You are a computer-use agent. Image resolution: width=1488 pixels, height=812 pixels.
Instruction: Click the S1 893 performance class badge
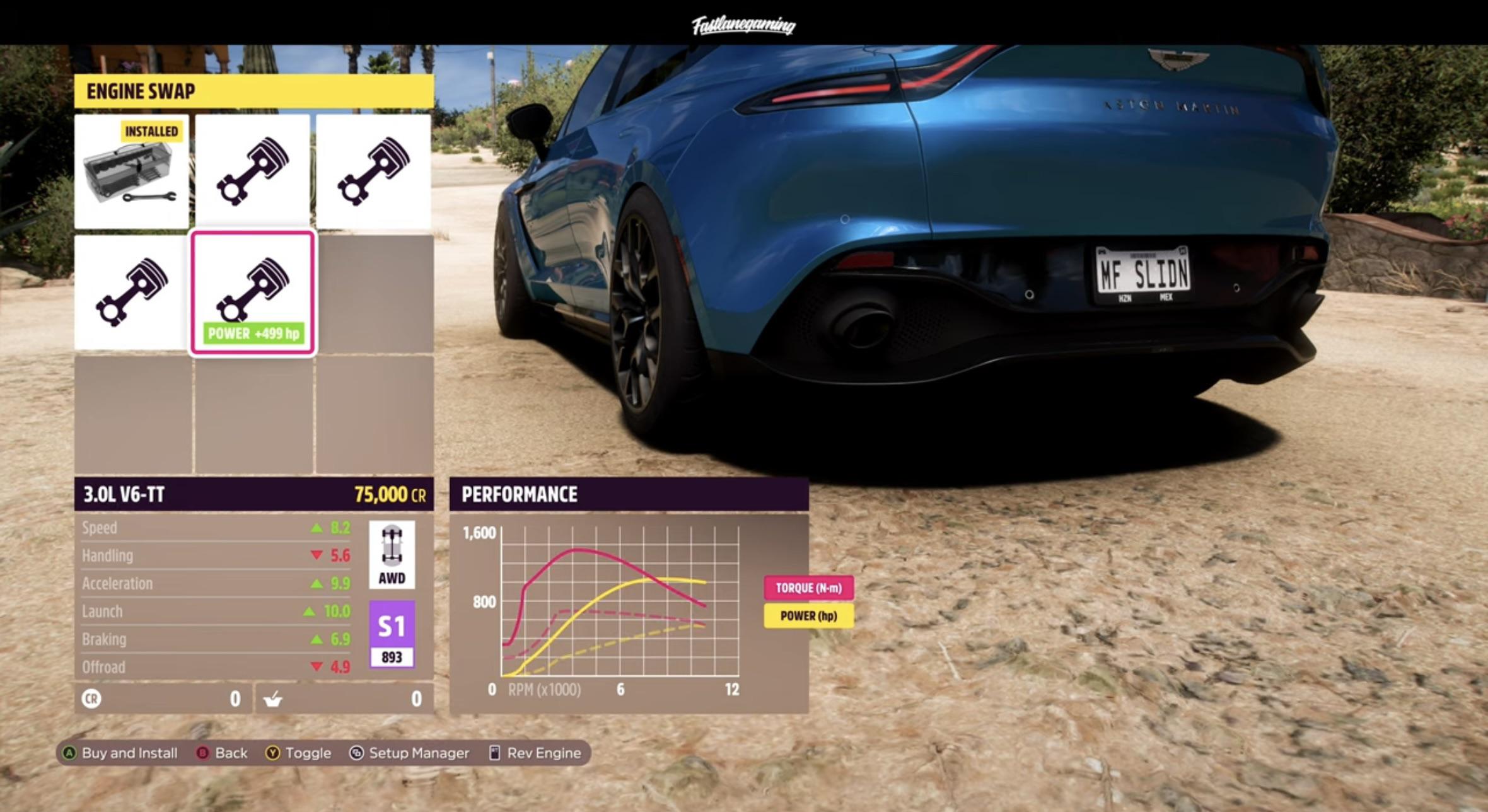pos(392,630)
